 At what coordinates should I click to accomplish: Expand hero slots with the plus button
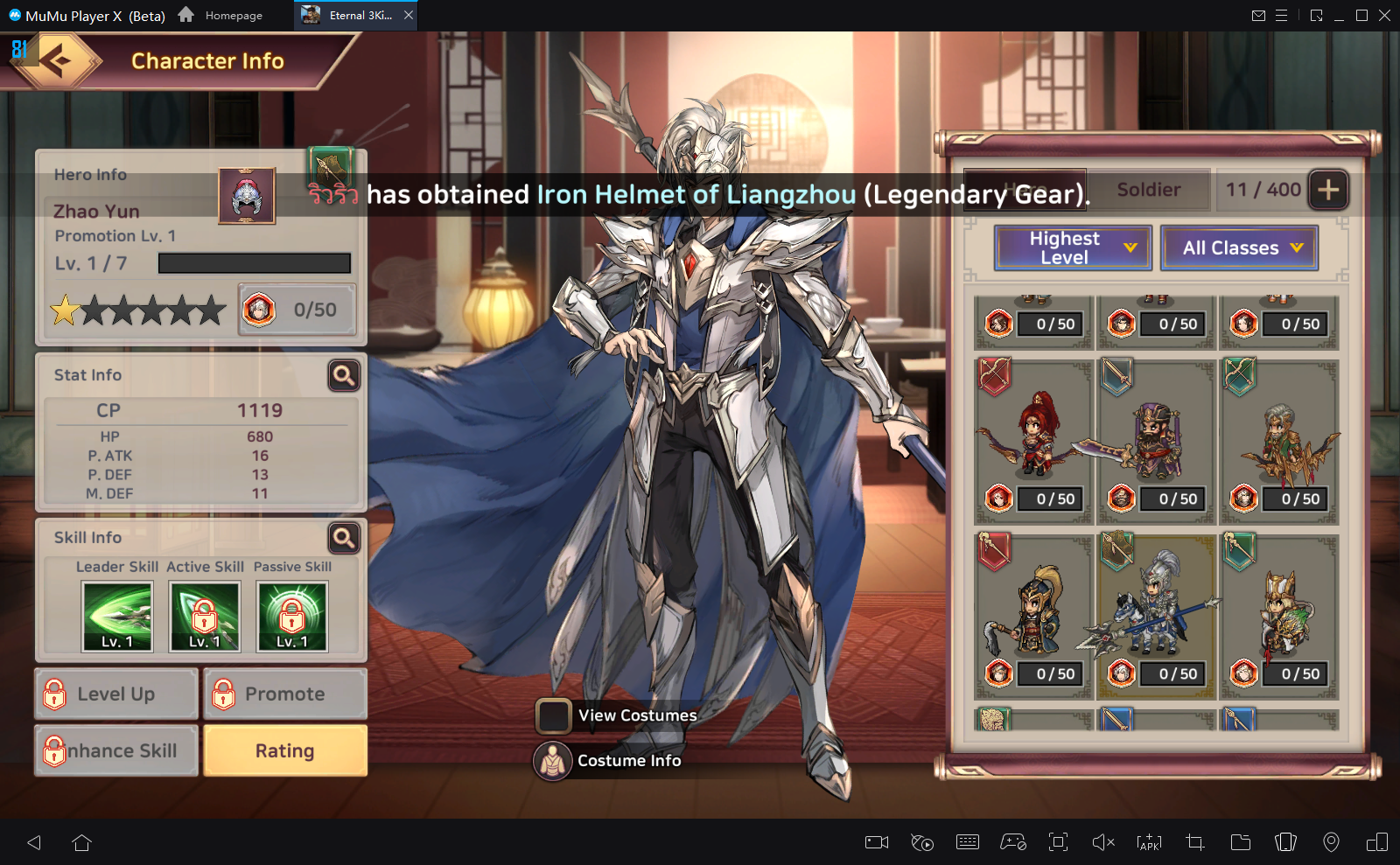tap(1328, 190)
